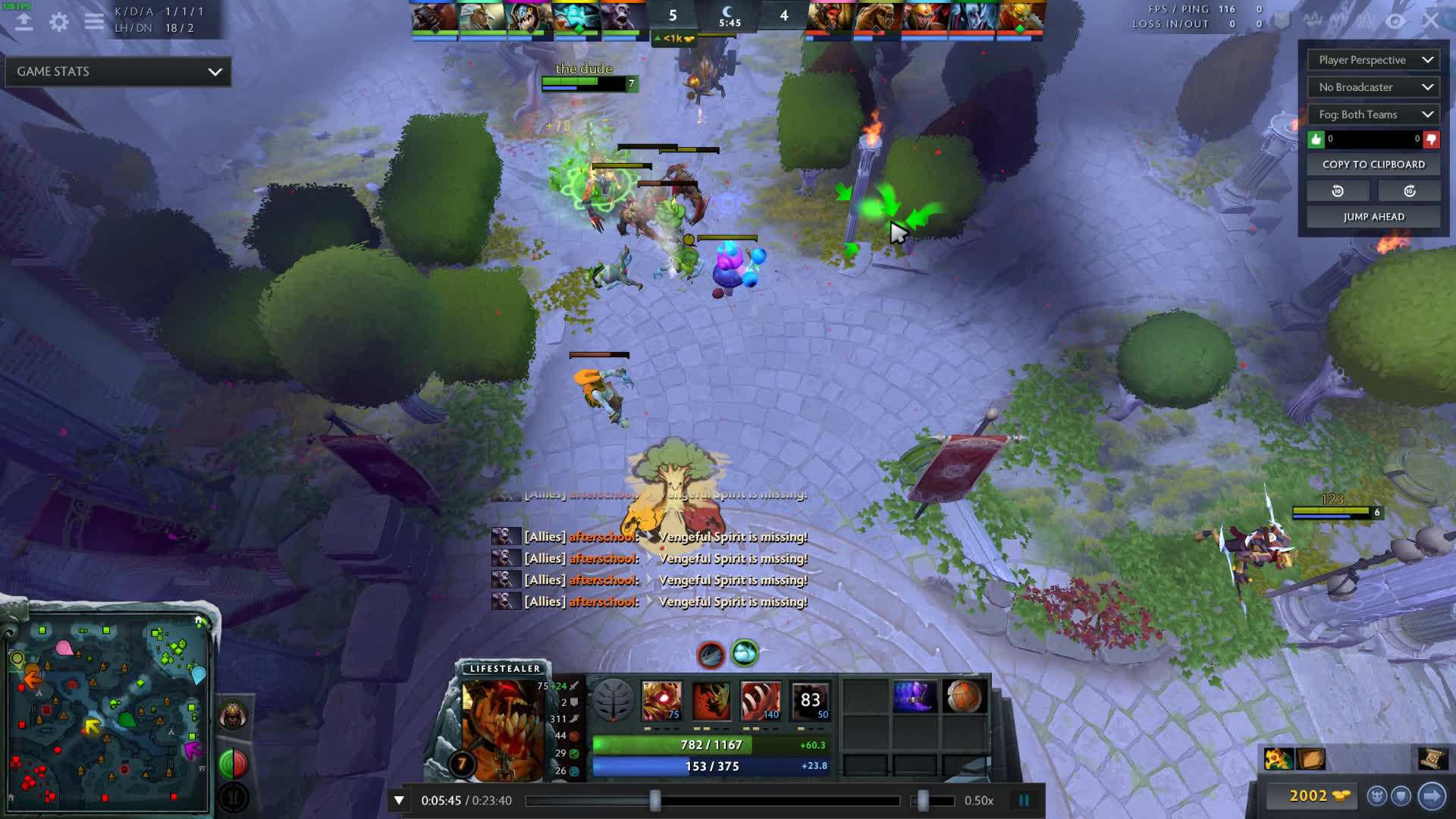Toggle the eye icon at the top right
The height and width of the screenshot is (819, 1456).
(1395, 21)
